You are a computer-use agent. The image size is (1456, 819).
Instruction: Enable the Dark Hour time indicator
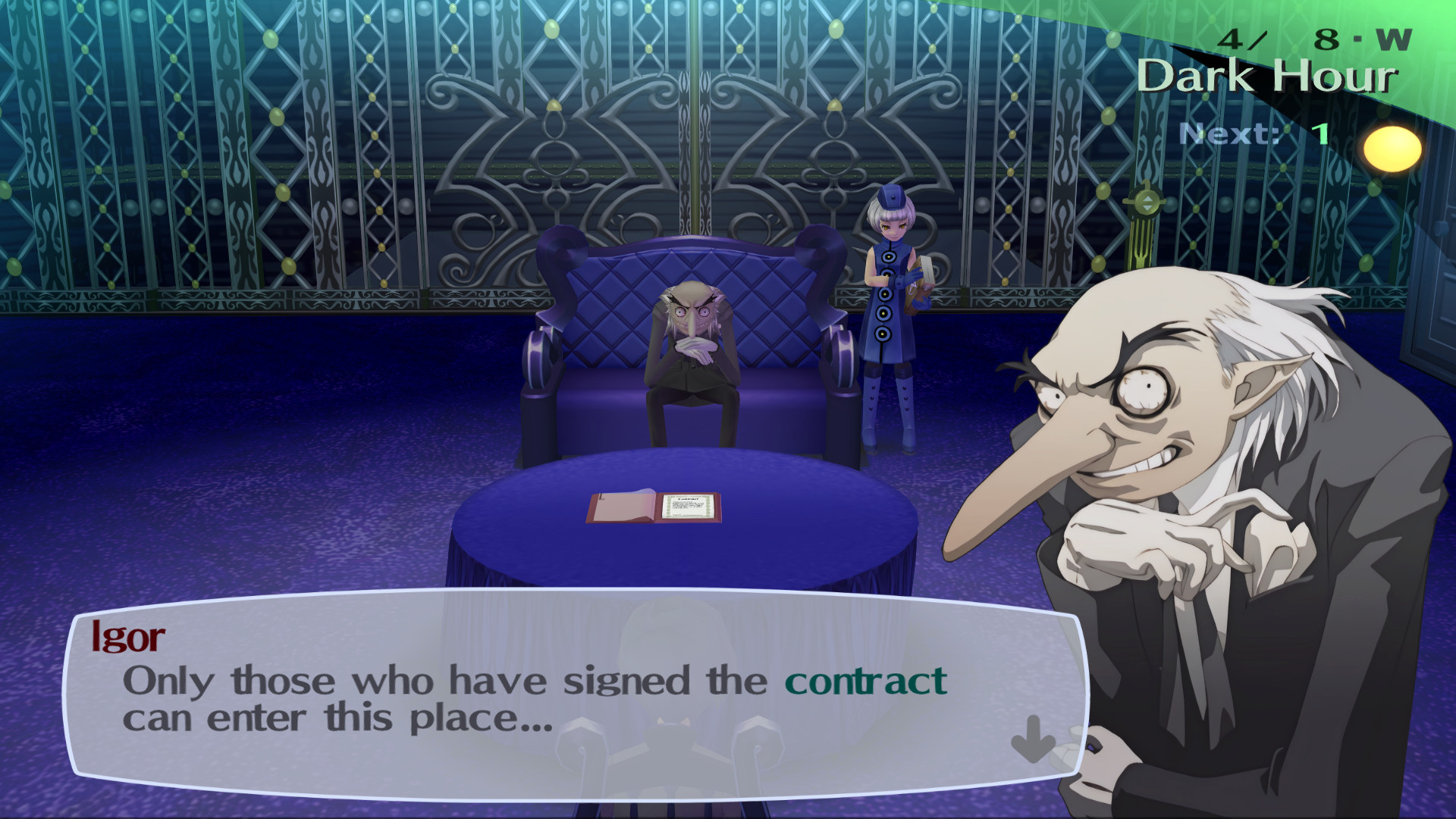[x=1268, y=76]
